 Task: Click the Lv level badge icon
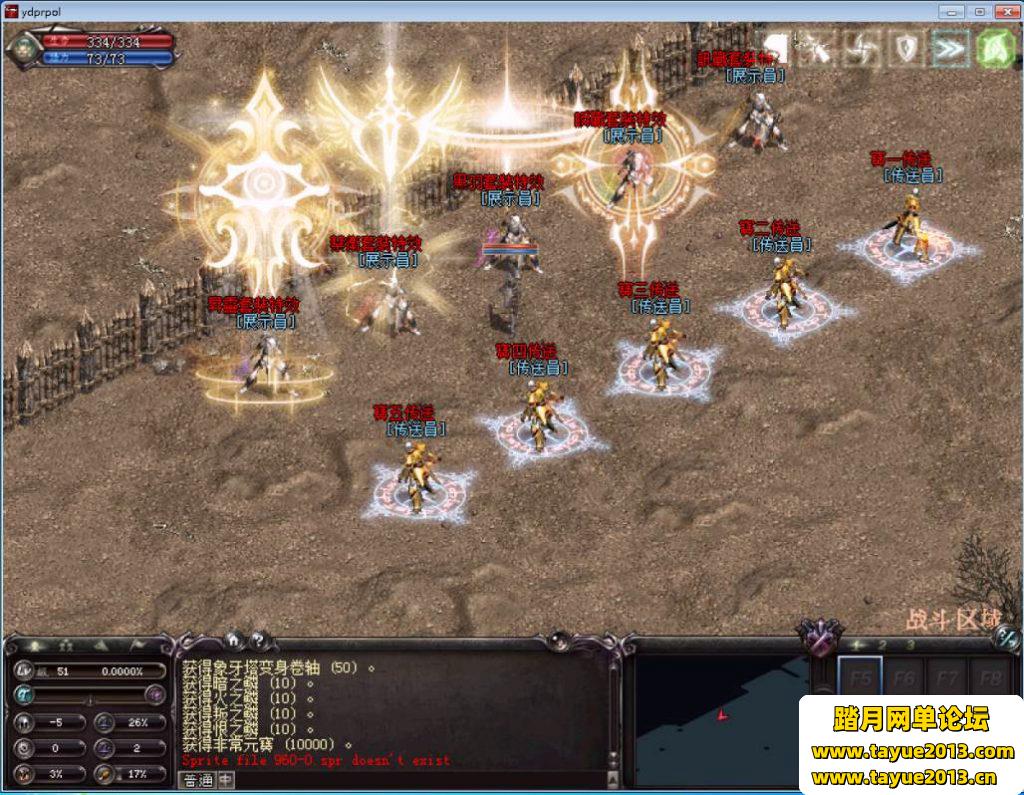coord(25,671)
